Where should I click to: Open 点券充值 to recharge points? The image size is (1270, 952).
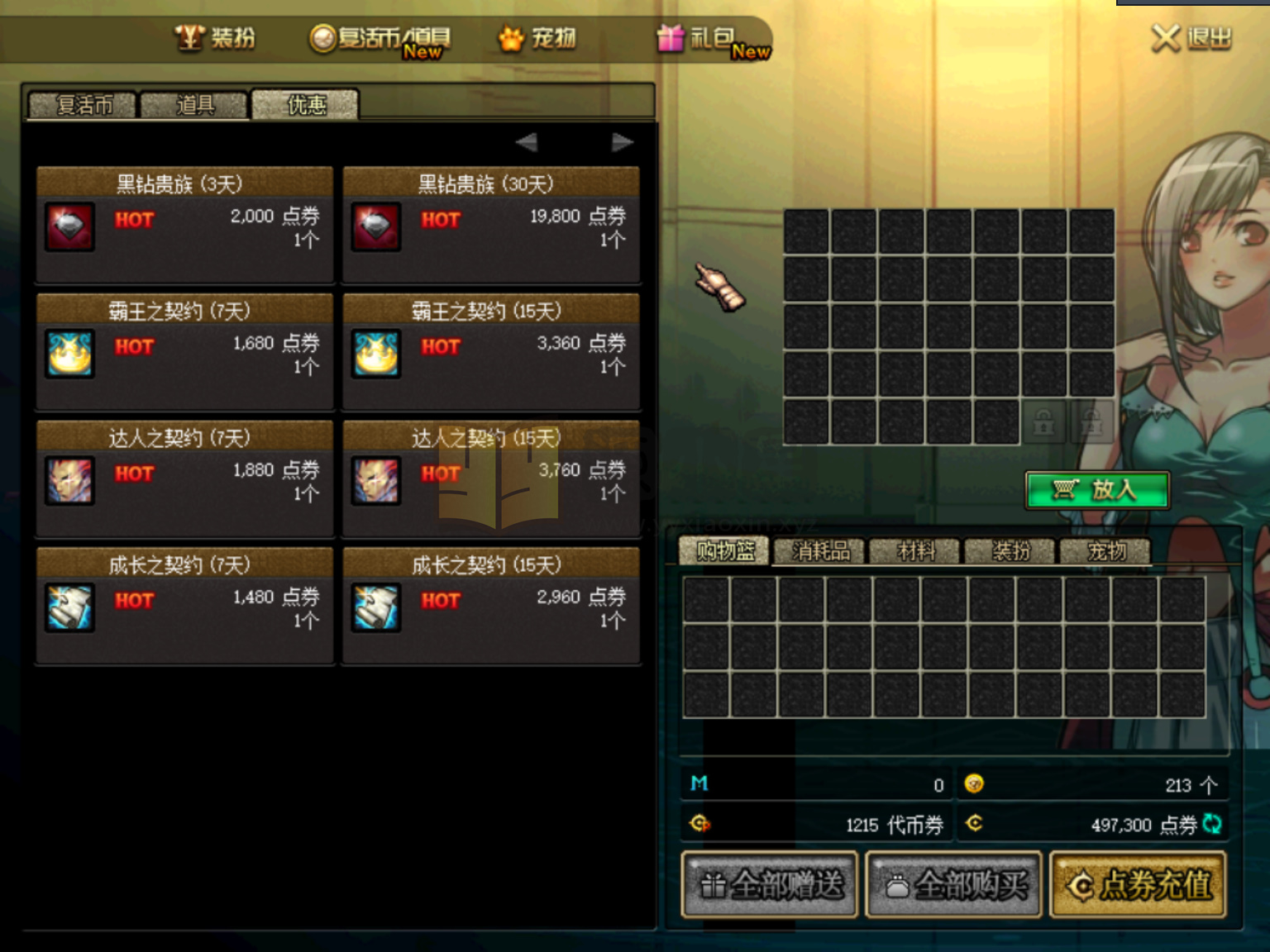pos(1138,885)
